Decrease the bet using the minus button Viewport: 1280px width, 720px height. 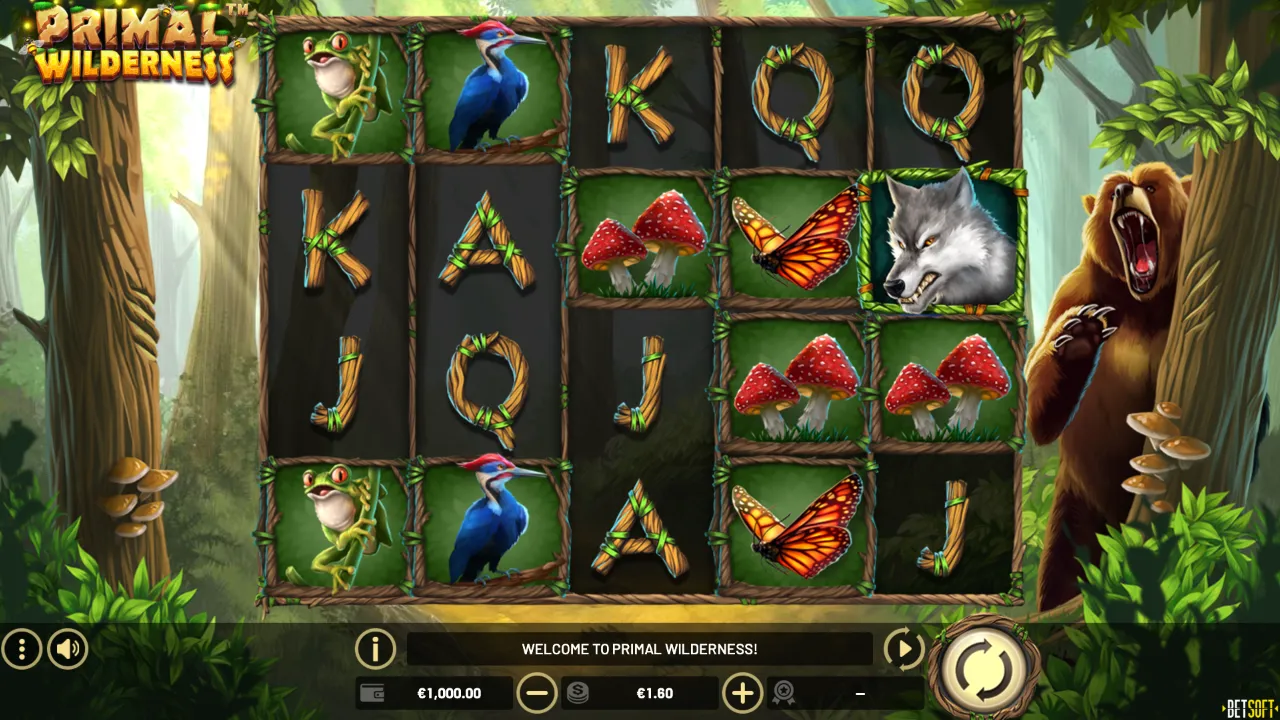point(539,692)
